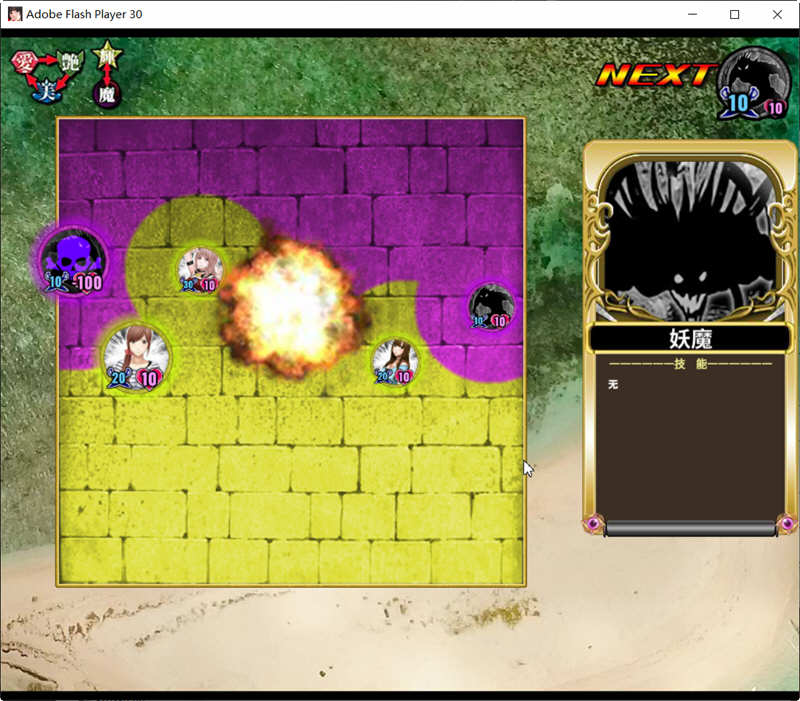Image resolution: width=800 pixels, height=701 pixels.
Task: Select the purple skull unit token
Action: click(x=73, y=260)
